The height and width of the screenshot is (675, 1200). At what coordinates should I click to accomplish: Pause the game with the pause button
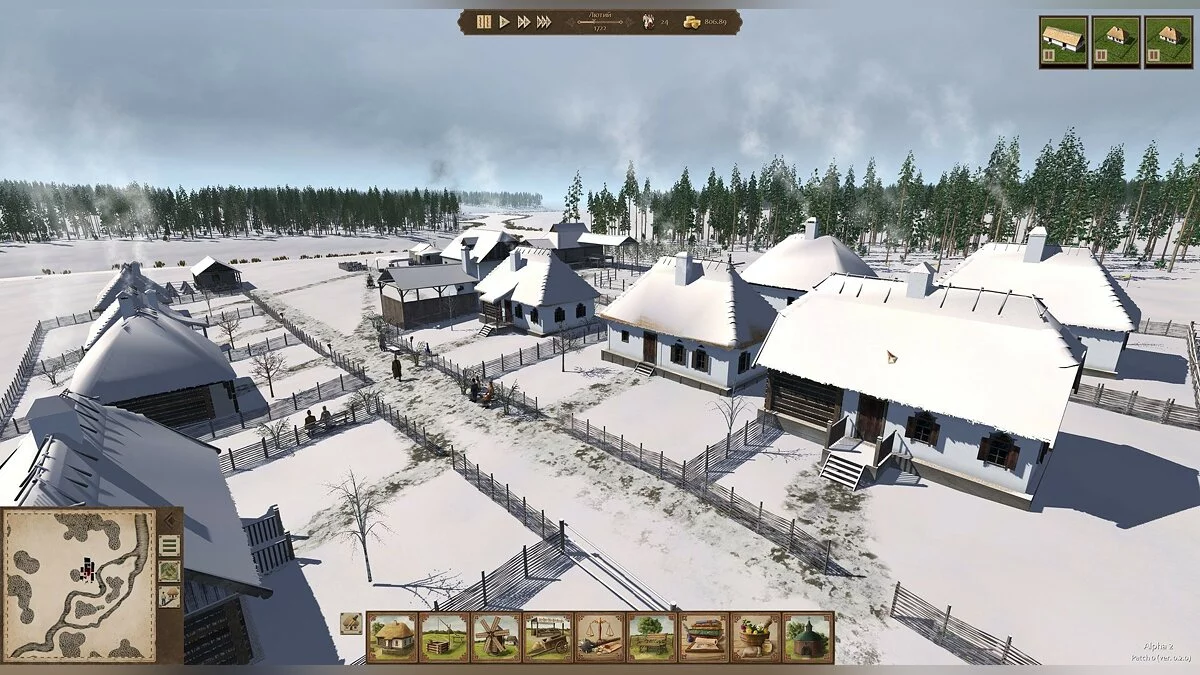(x=484, y=21)
